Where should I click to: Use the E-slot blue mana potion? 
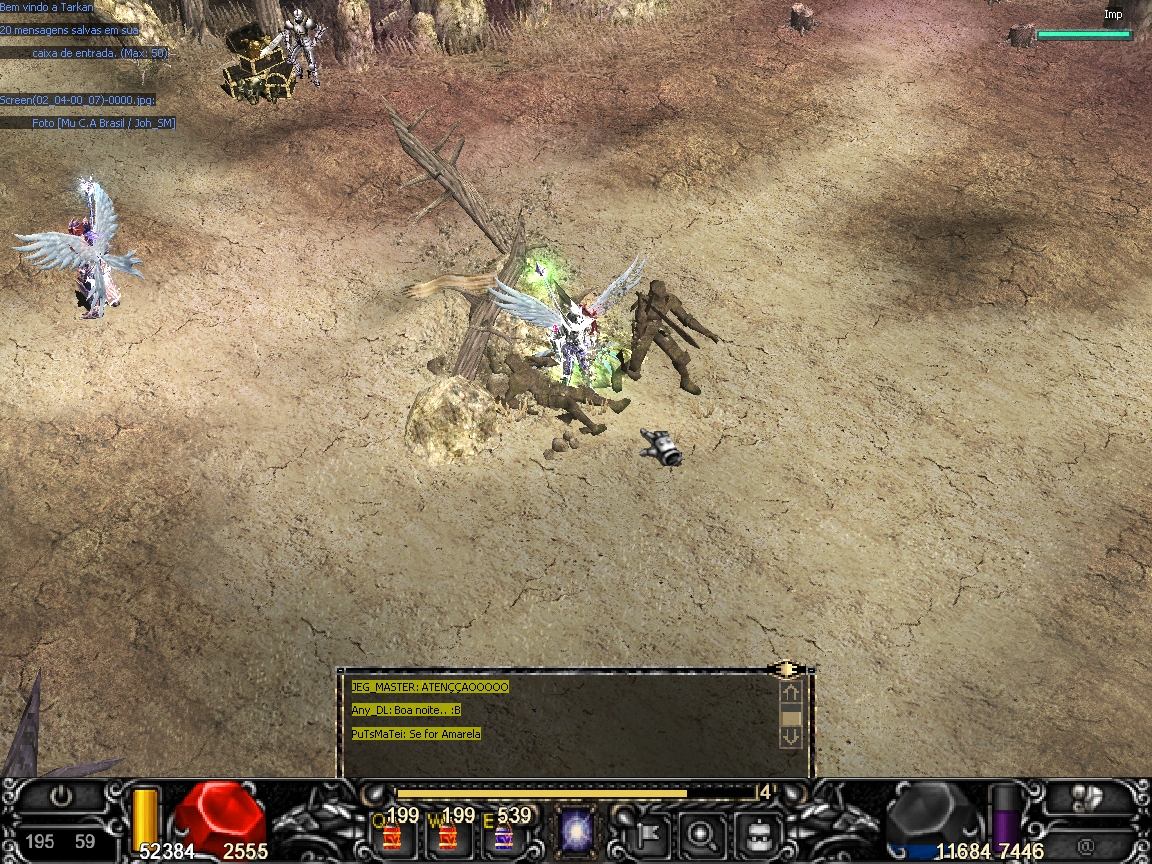pos(504,832)
